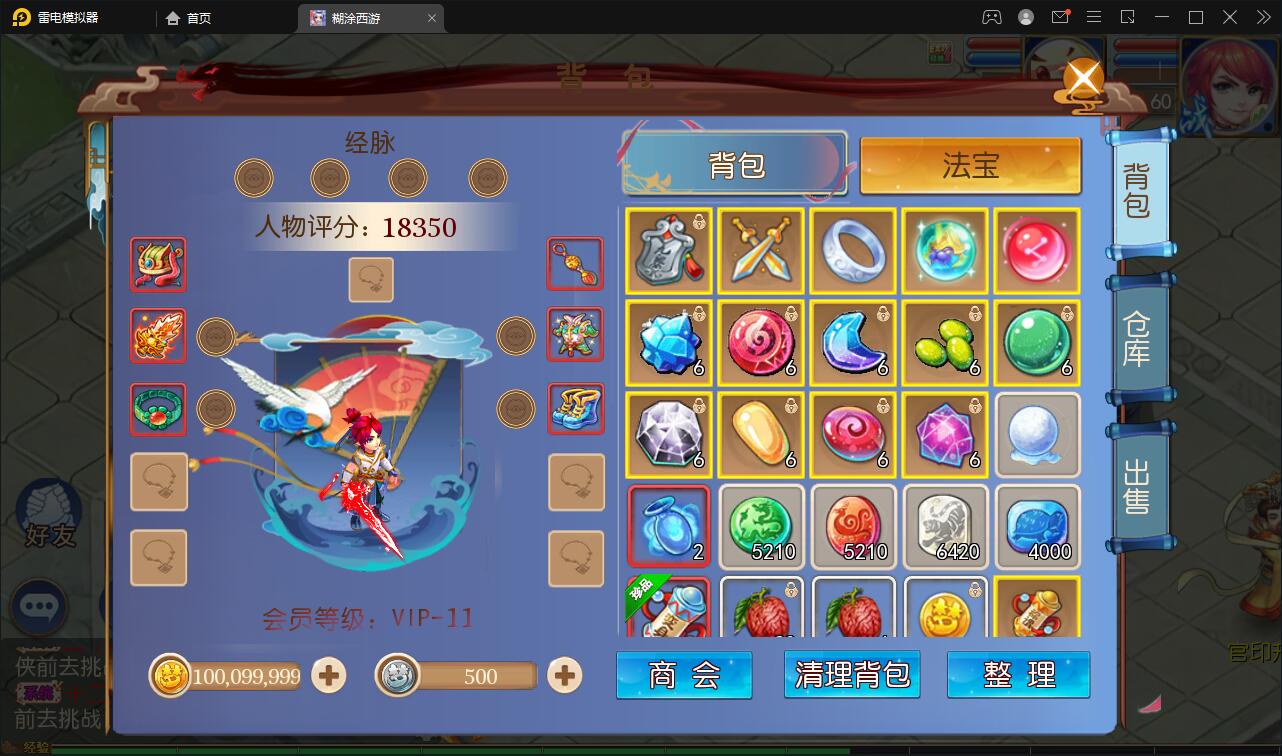Select the blue crescent moon gem with count 6

853,343
